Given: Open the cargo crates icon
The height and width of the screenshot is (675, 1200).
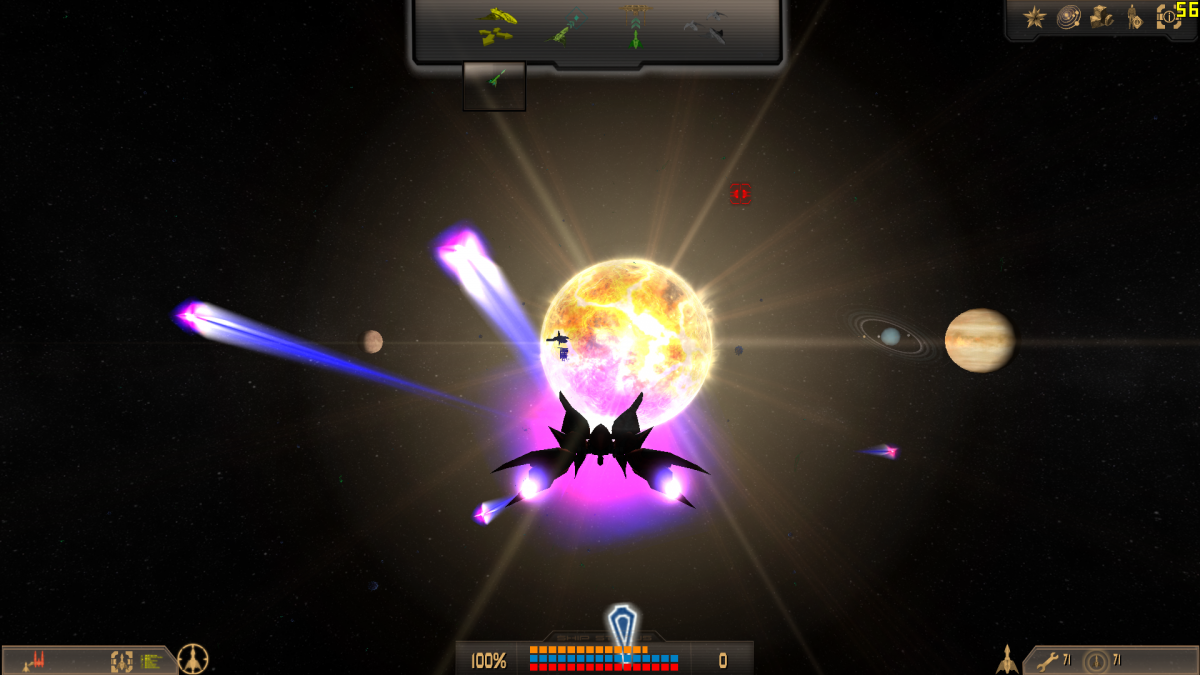Looking at the screenshot, I should pyautogui.click(x=1101, y=17).
